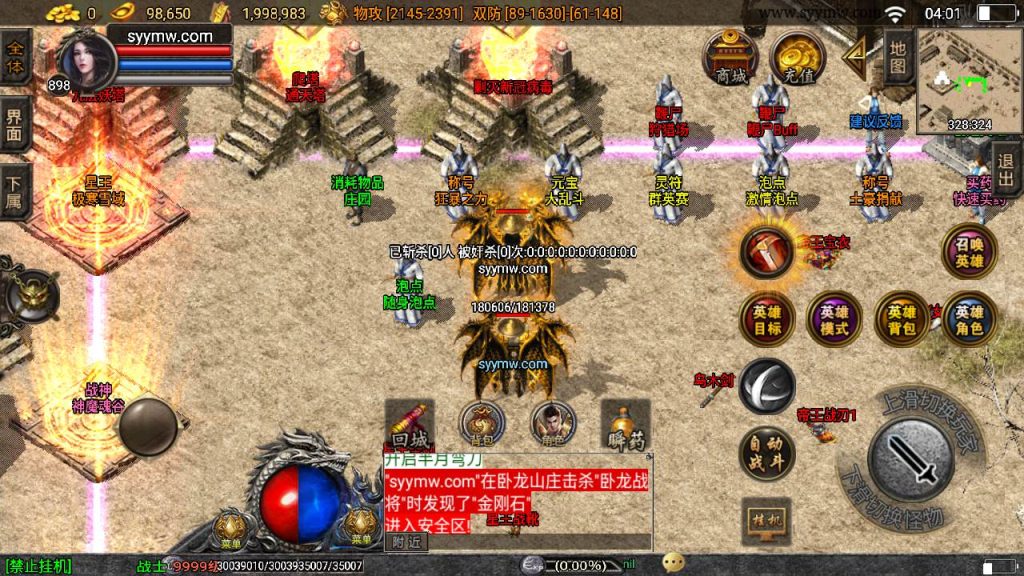Tap the 挂机 idle button
This screenshot has width=1024, height=576.
pos(767,521)
